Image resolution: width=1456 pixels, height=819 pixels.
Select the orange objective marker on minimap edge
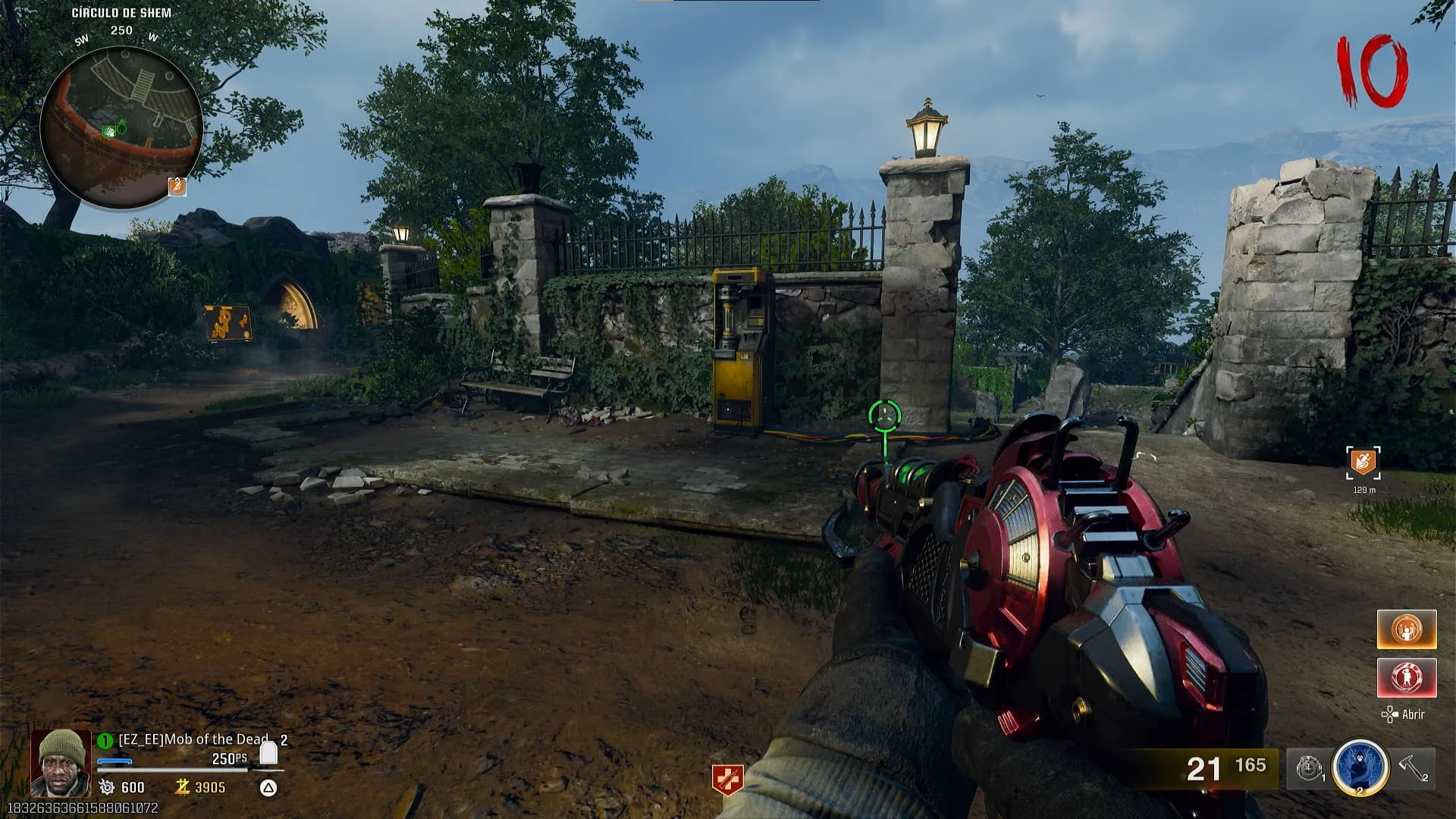coord(177,186)
